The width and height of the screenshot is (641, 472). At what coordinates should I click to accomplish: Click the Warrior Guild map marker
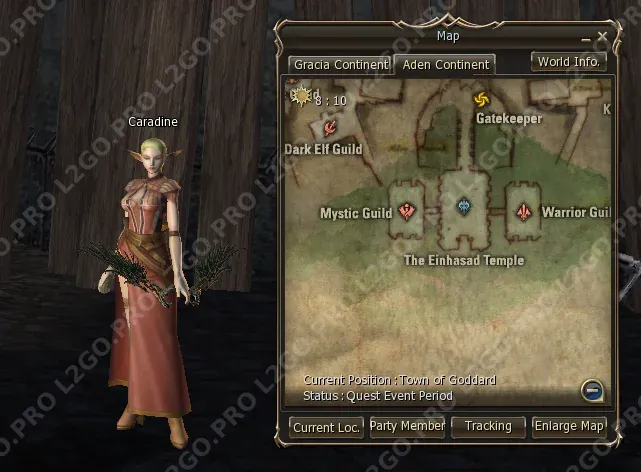click(x=523, y=212)
